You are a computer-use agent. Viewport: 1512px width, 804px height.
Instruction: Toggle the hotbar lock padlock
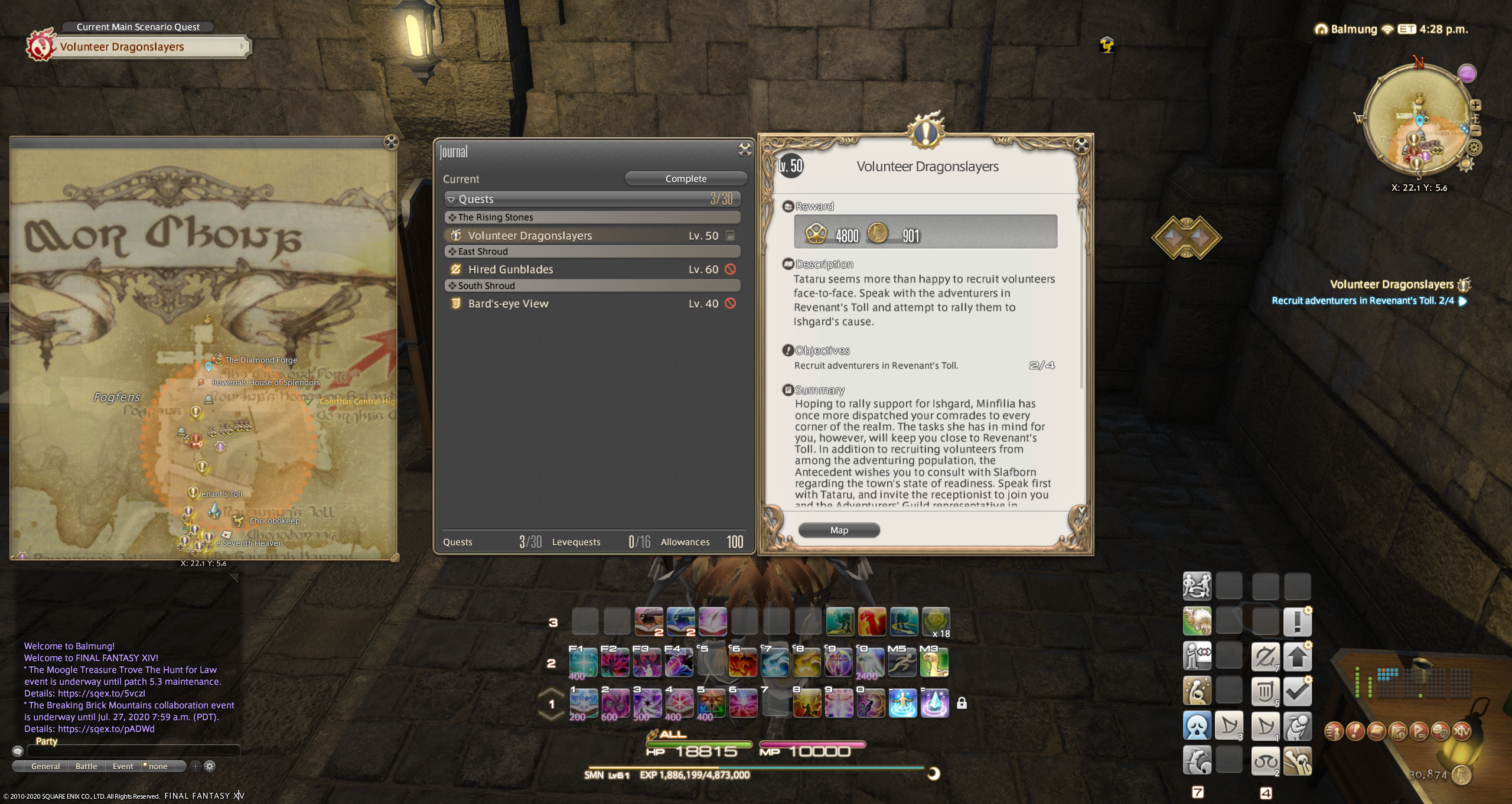tap(962, 703)
